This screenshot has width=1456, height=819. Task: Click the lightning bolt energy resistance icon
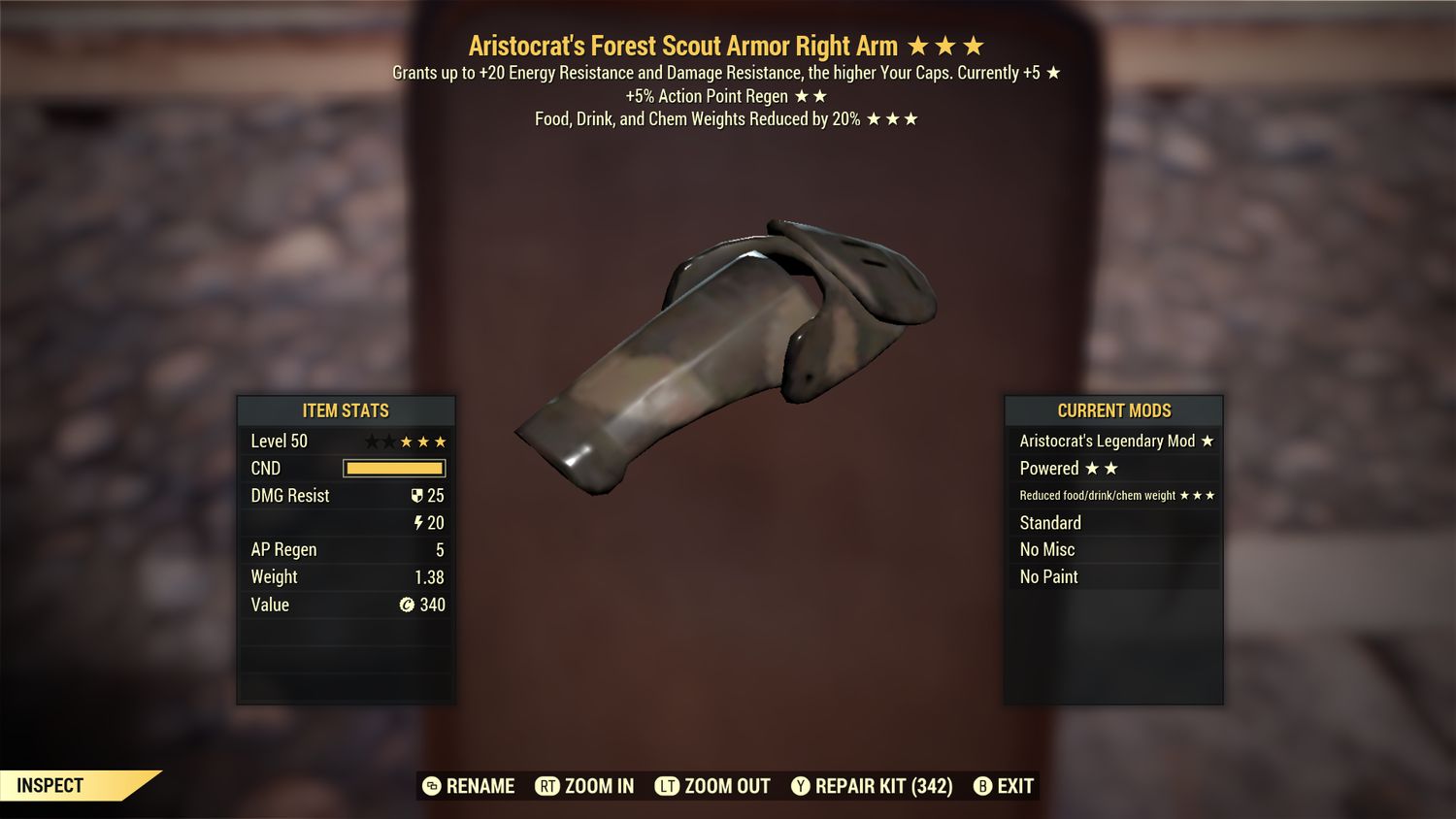coord(416,522)
